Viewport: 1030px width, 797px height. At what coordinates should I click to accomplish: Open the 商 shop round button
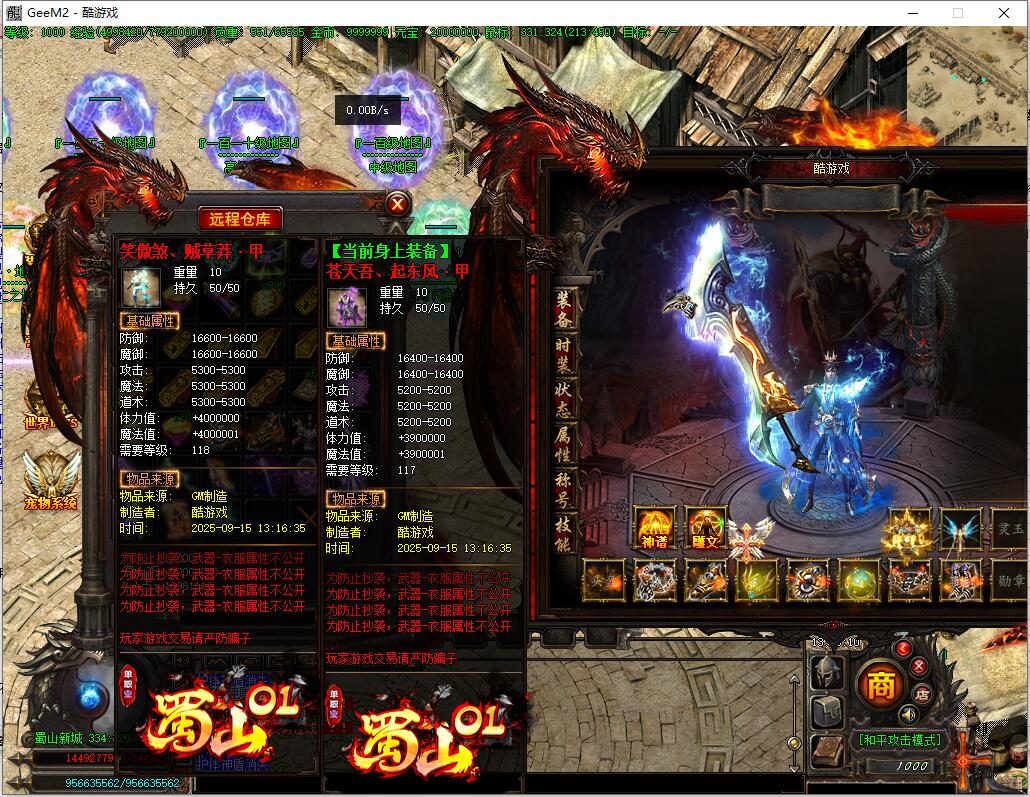click(x=881, y=686)
